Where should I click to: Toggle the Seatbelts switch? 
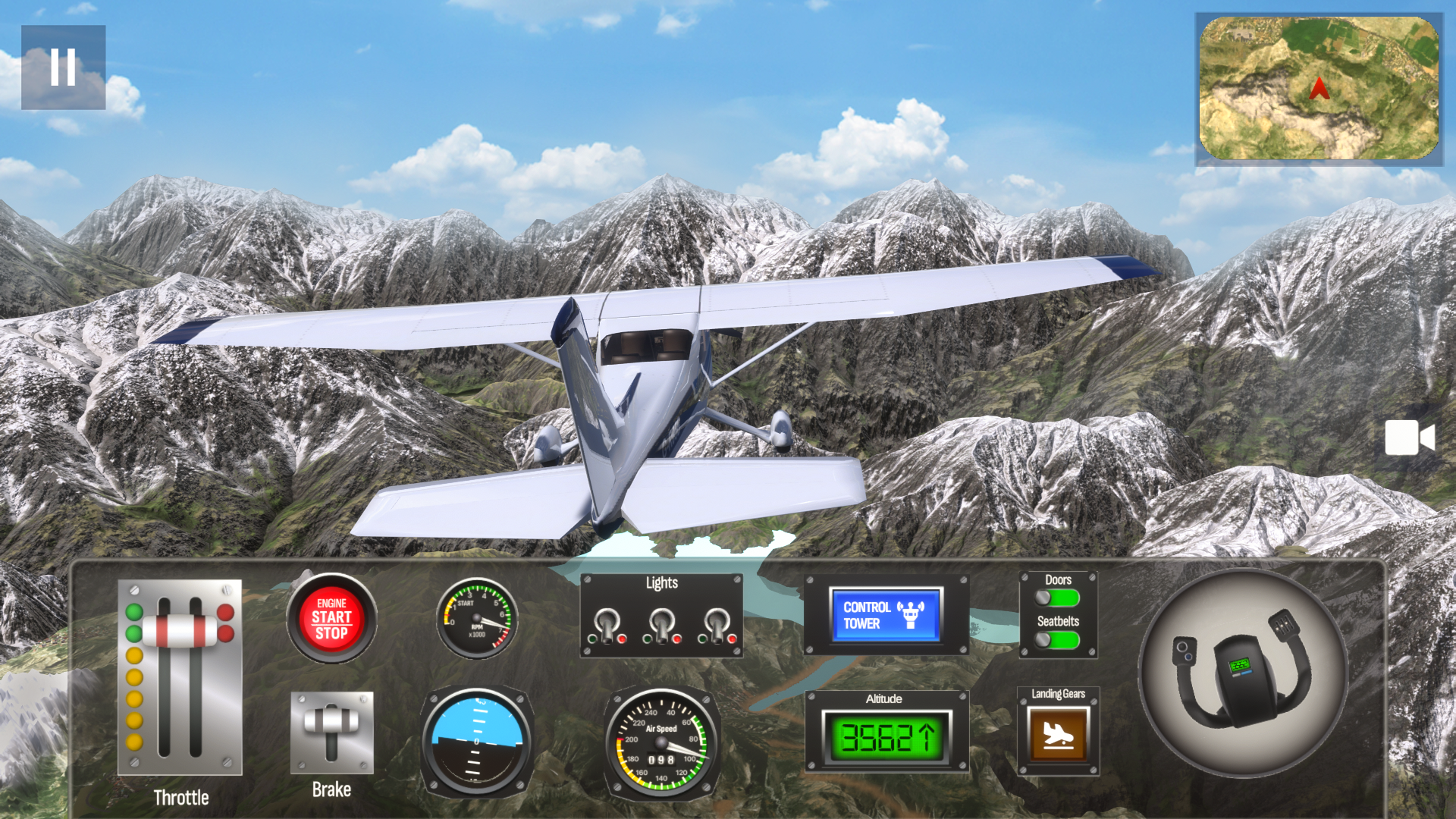[x=1056, y=641]
